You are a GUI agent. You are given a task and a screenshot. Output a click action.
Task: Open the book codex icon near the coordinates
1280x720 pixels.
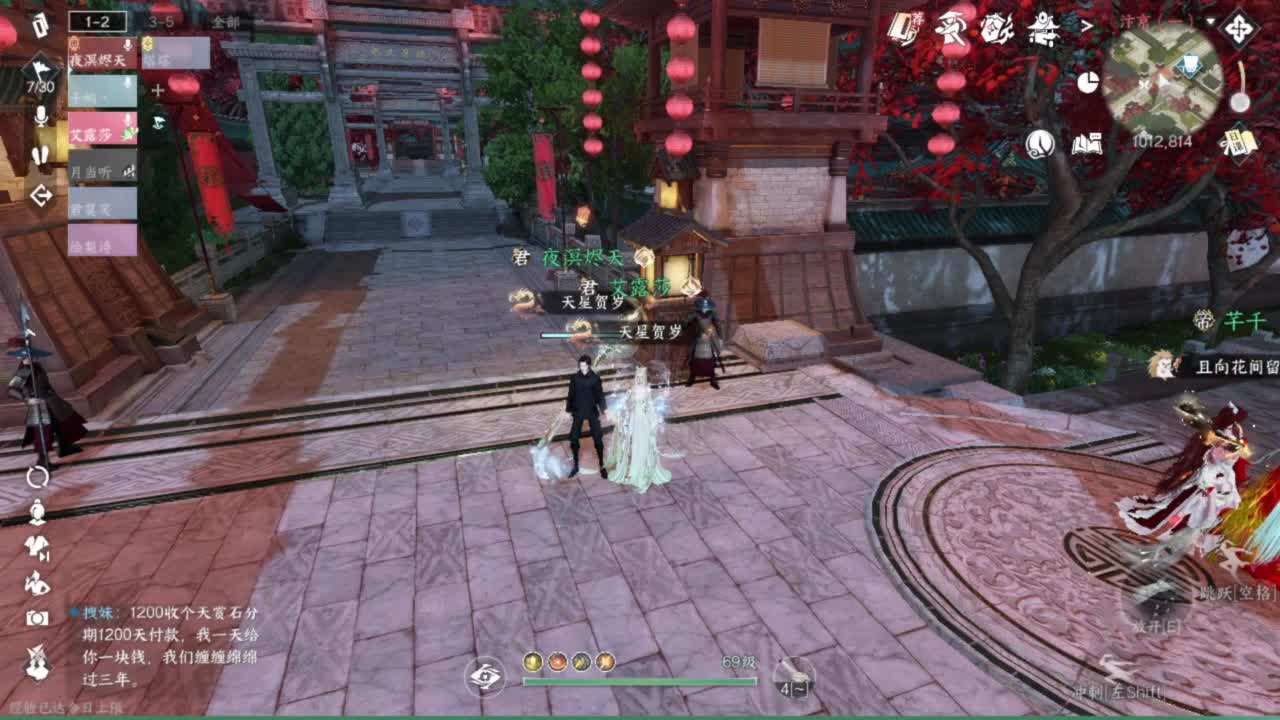click(x=1086, y=144)
